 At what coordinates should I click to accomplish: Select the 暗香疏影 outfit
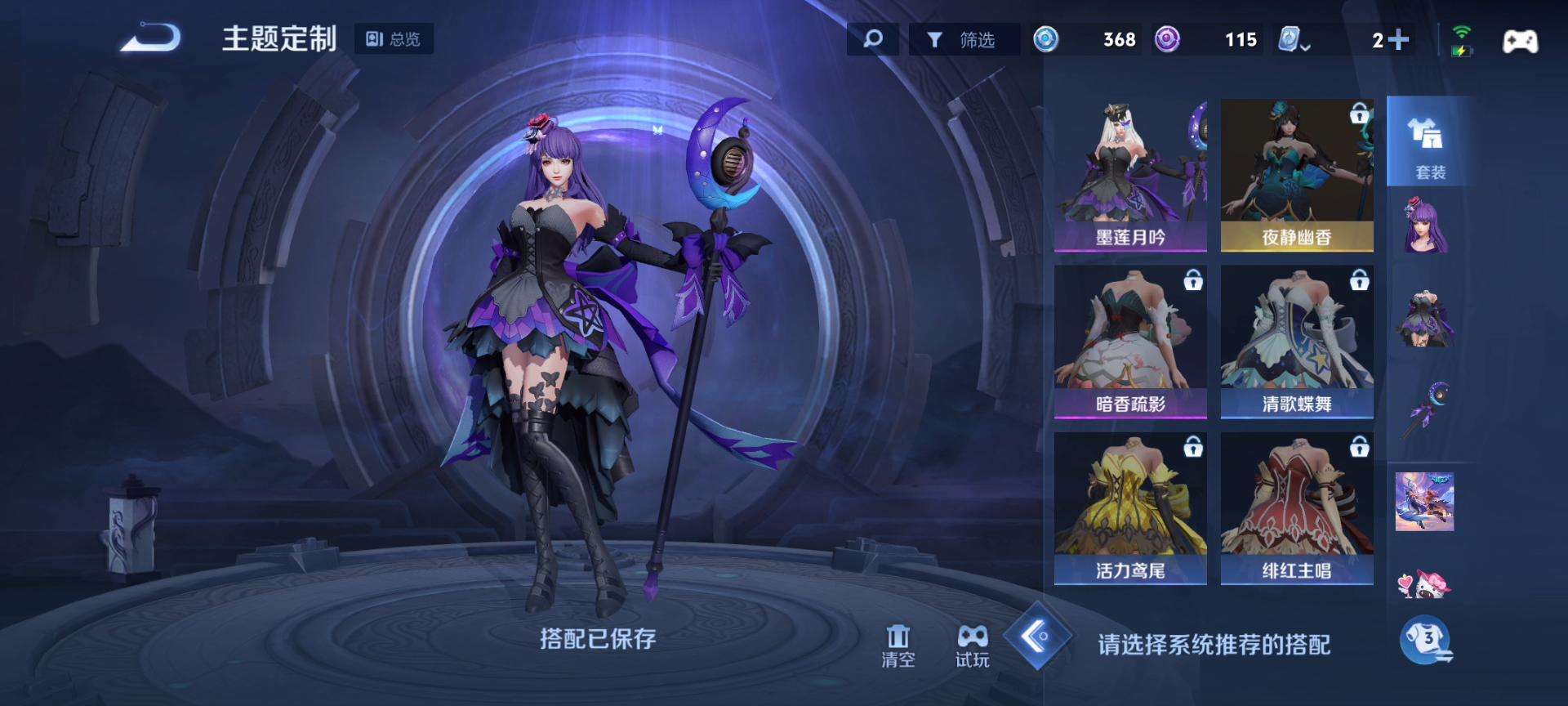1130,342
